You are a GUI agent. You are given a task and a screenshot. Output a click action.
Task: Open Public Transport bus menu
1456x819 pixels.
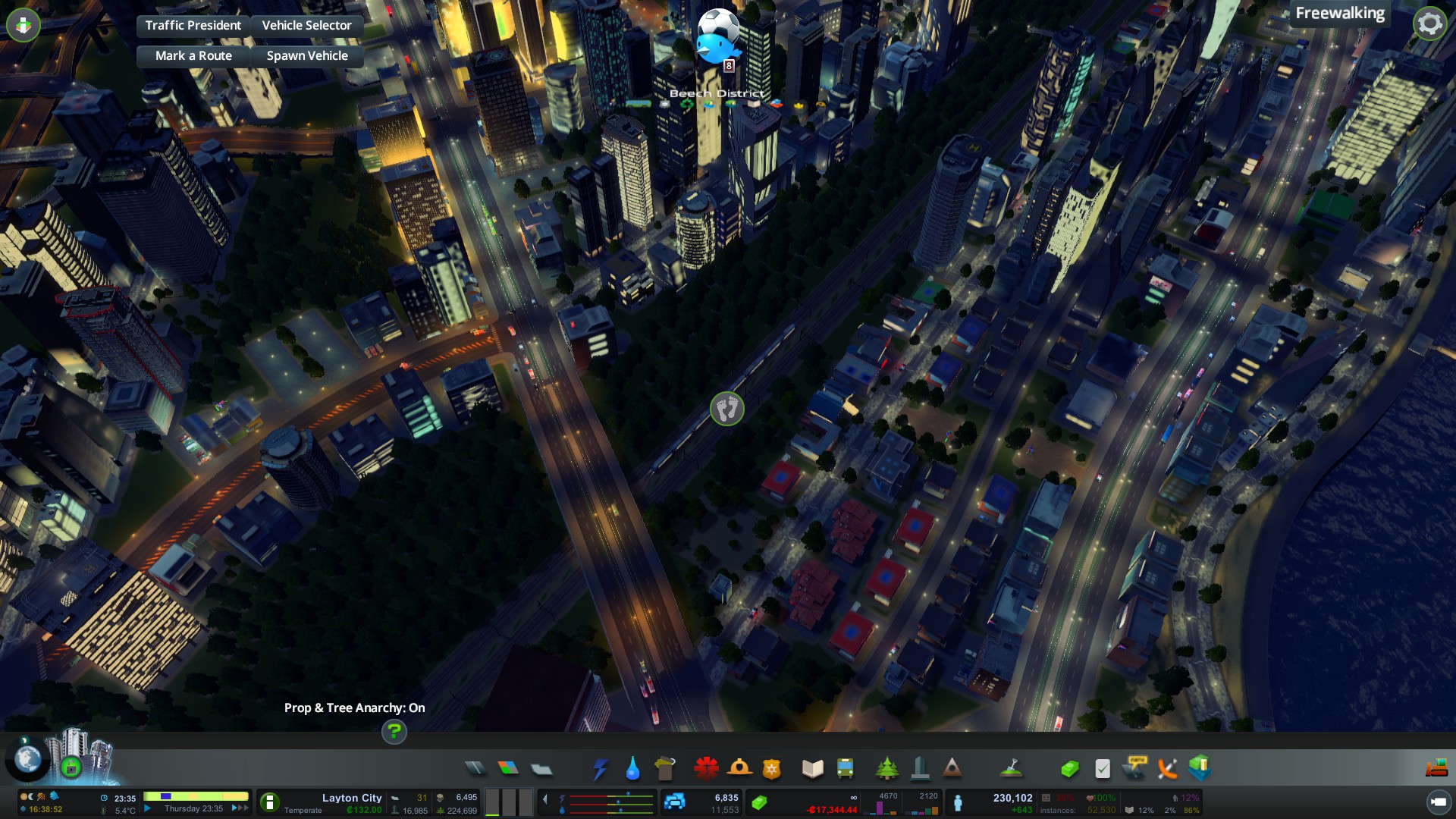(845, 769)
